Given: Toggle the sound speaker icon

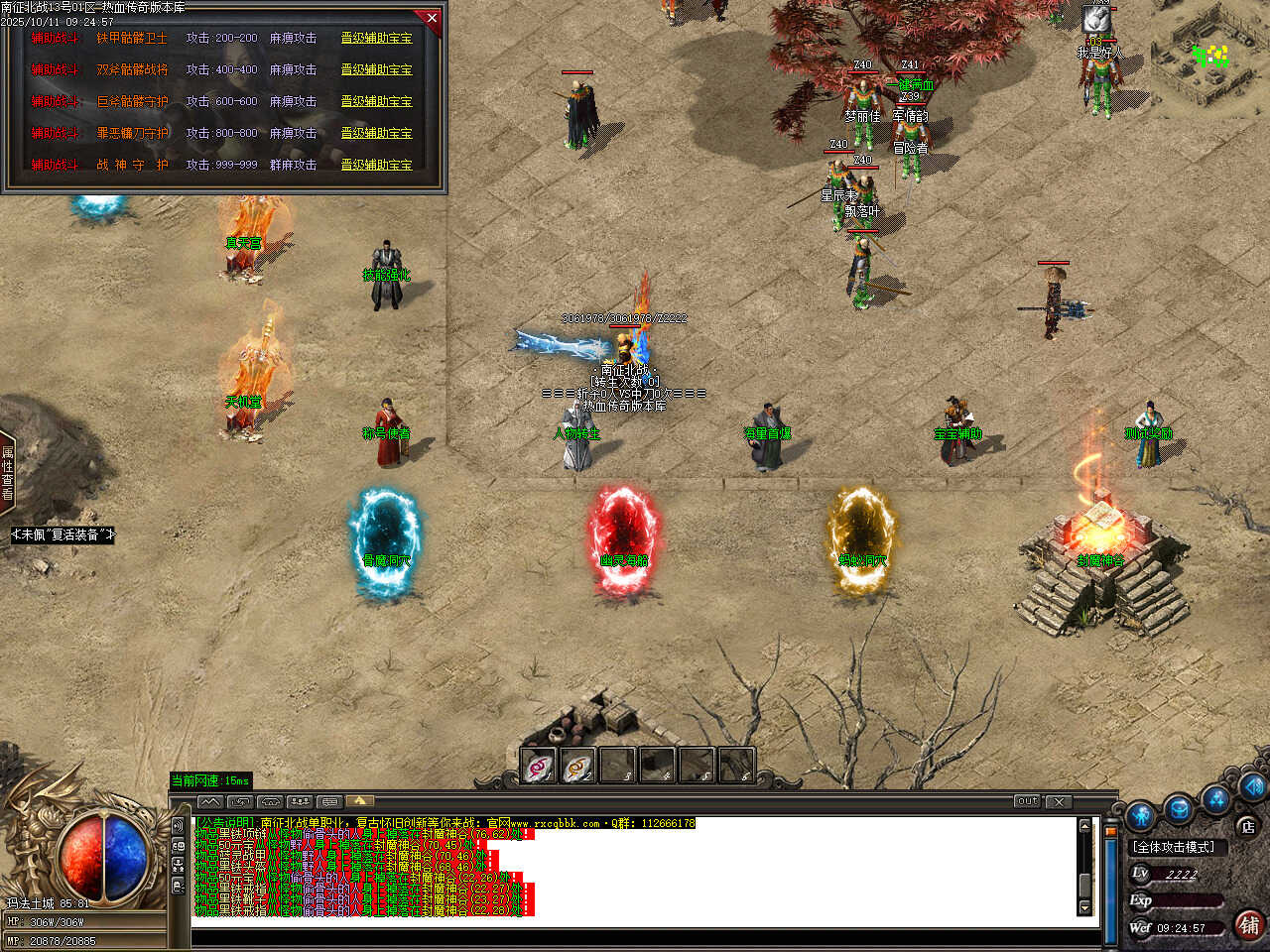Looking at the screenshot, I should tap(179, 825).
